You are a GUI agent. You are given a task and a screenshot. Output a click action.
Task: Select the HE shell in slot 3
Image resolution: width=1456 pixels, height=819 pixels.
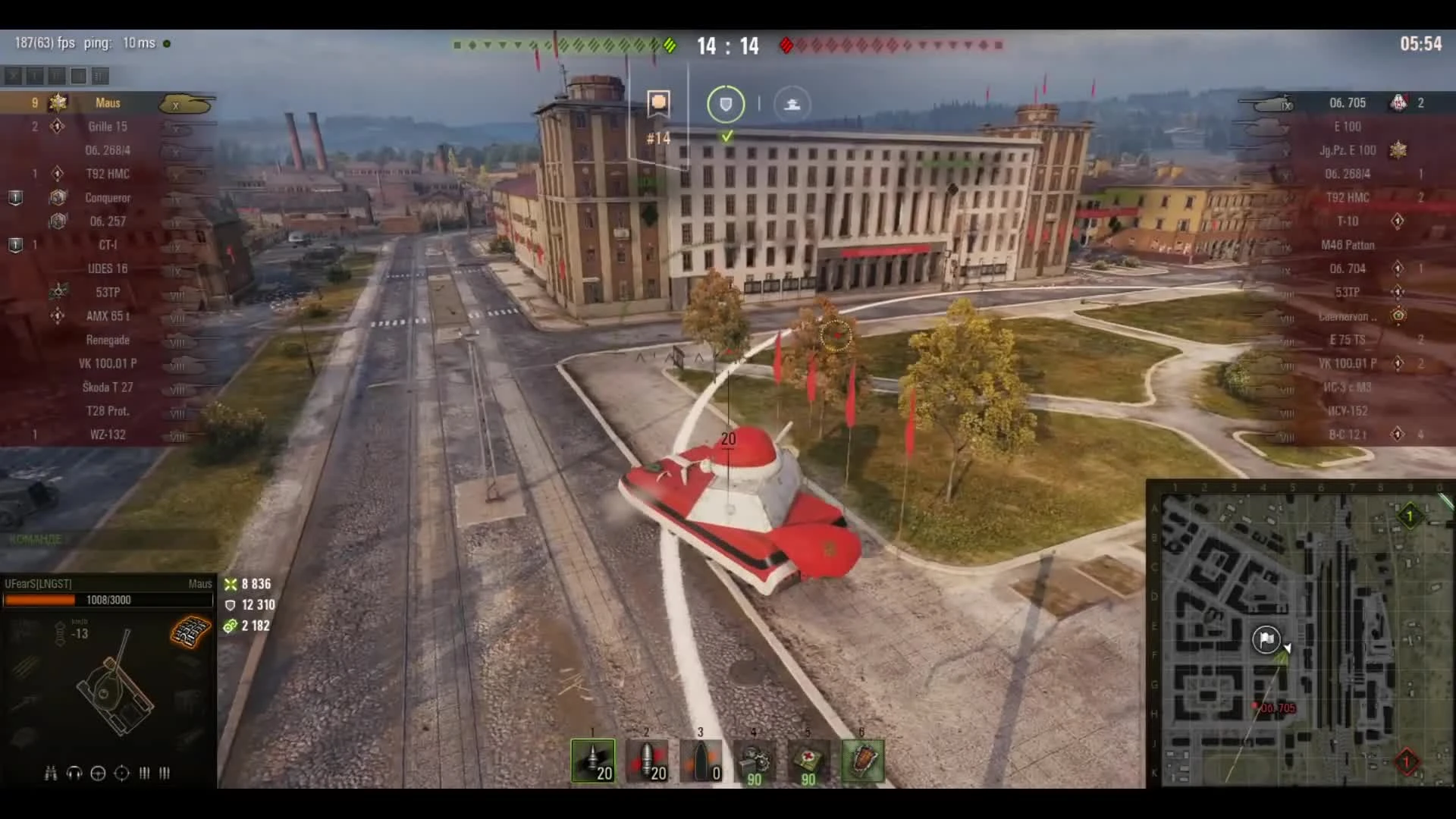(701, 761)
